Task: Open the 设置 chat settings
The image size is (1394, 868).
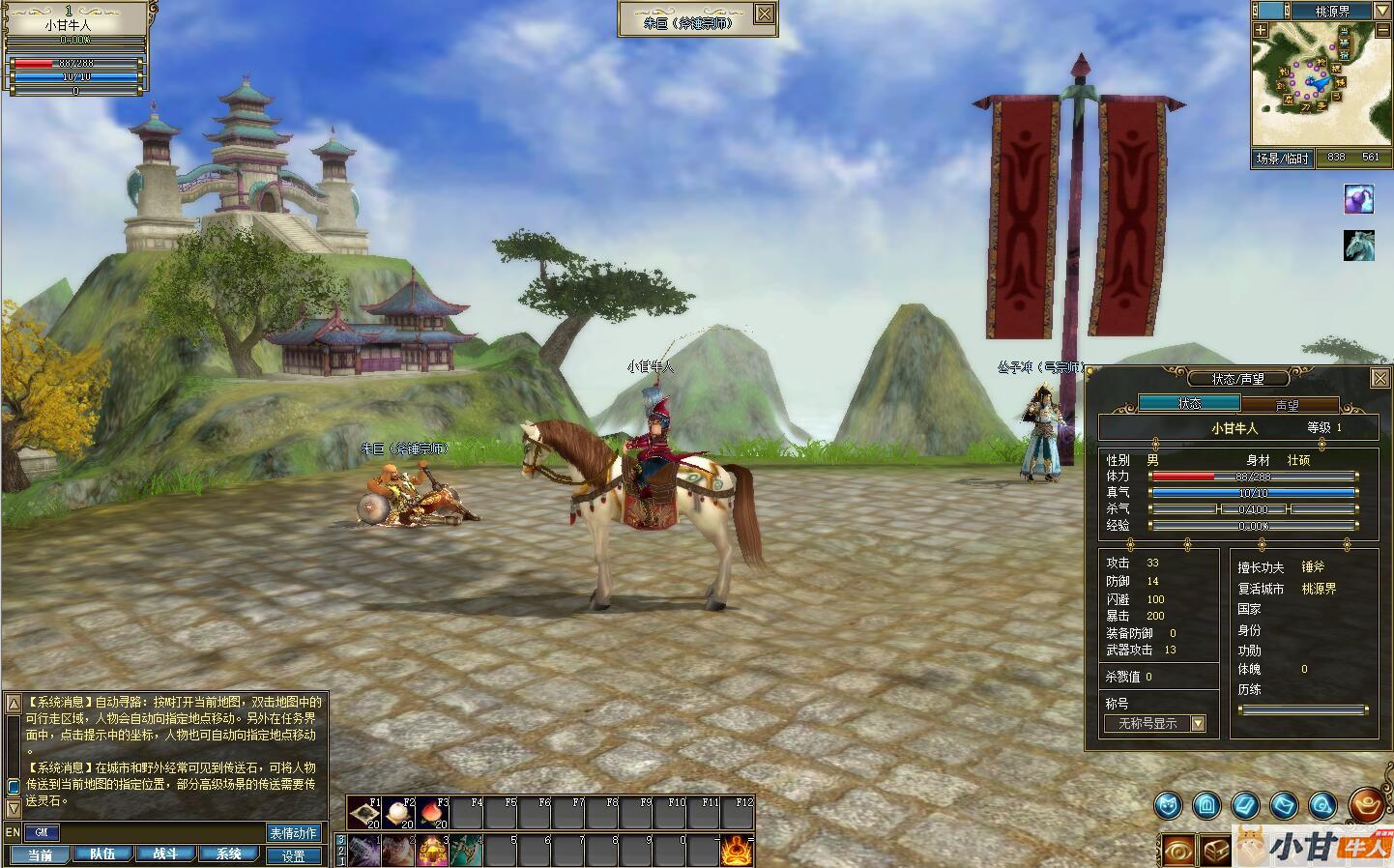Action: tap(294, 855)
